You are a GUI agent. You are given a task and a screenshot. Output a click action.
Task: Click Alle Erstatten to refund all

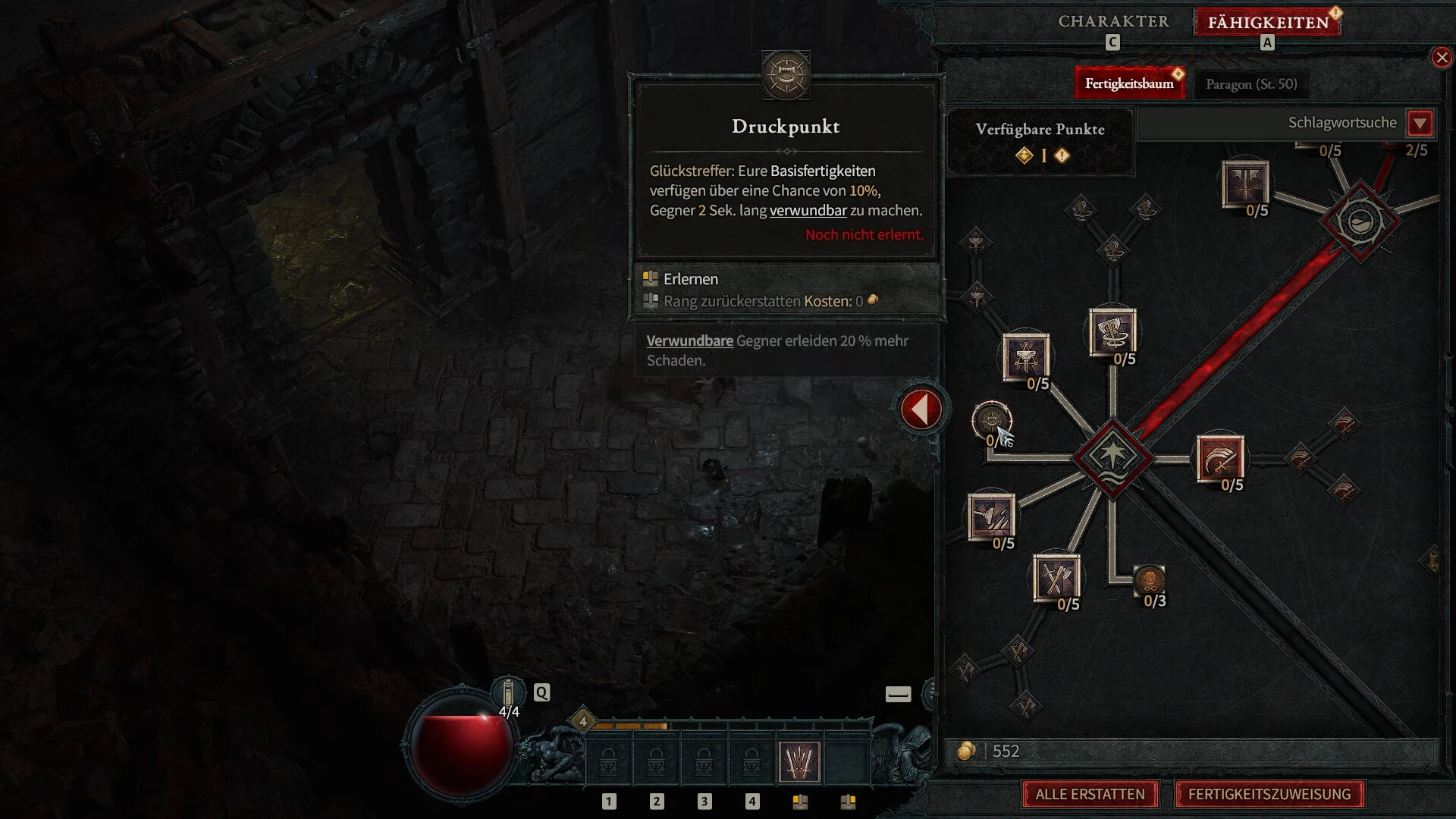click(1090, 794)
